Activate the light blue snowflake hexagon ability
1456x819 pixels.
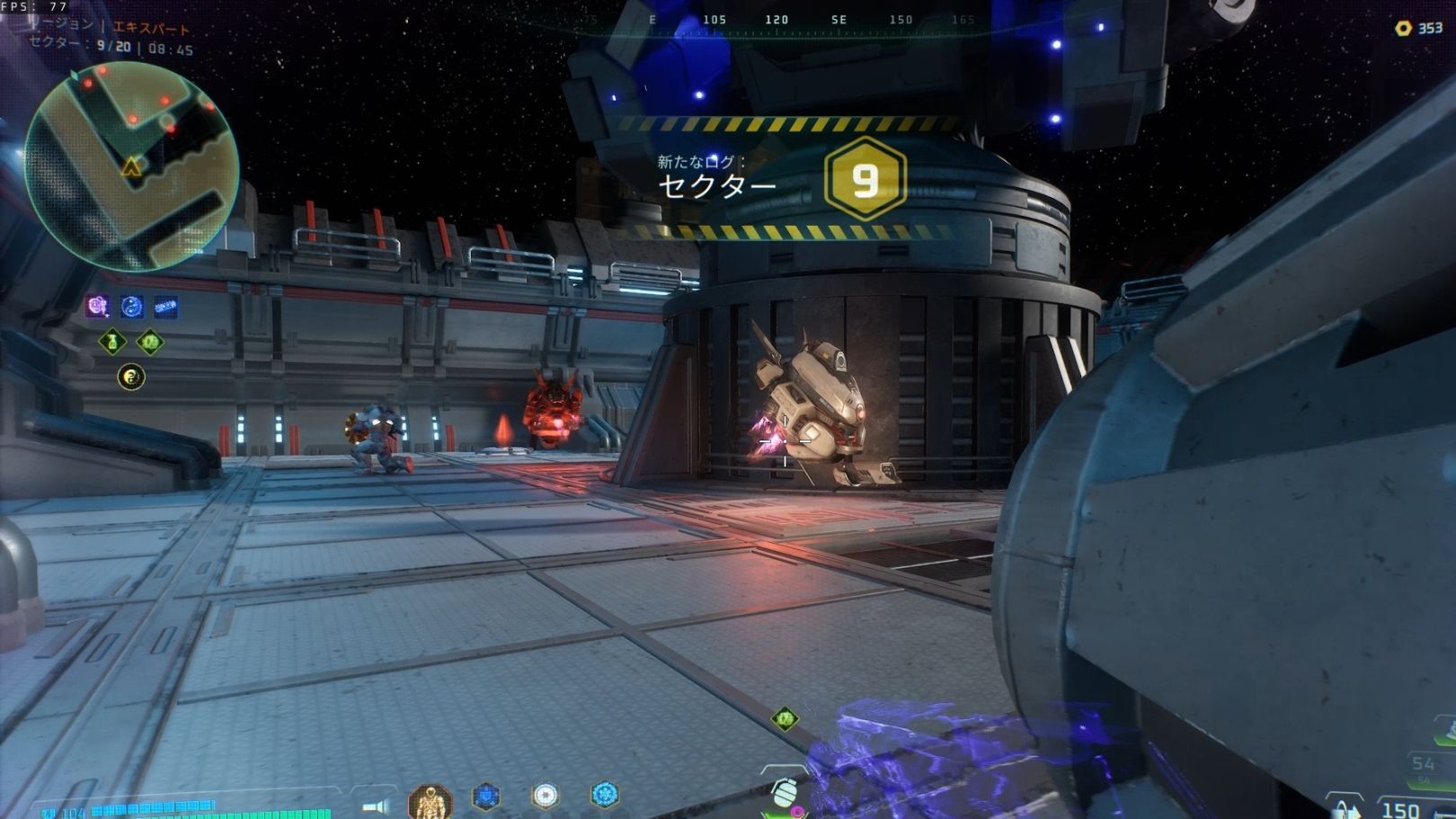[604, 795]
